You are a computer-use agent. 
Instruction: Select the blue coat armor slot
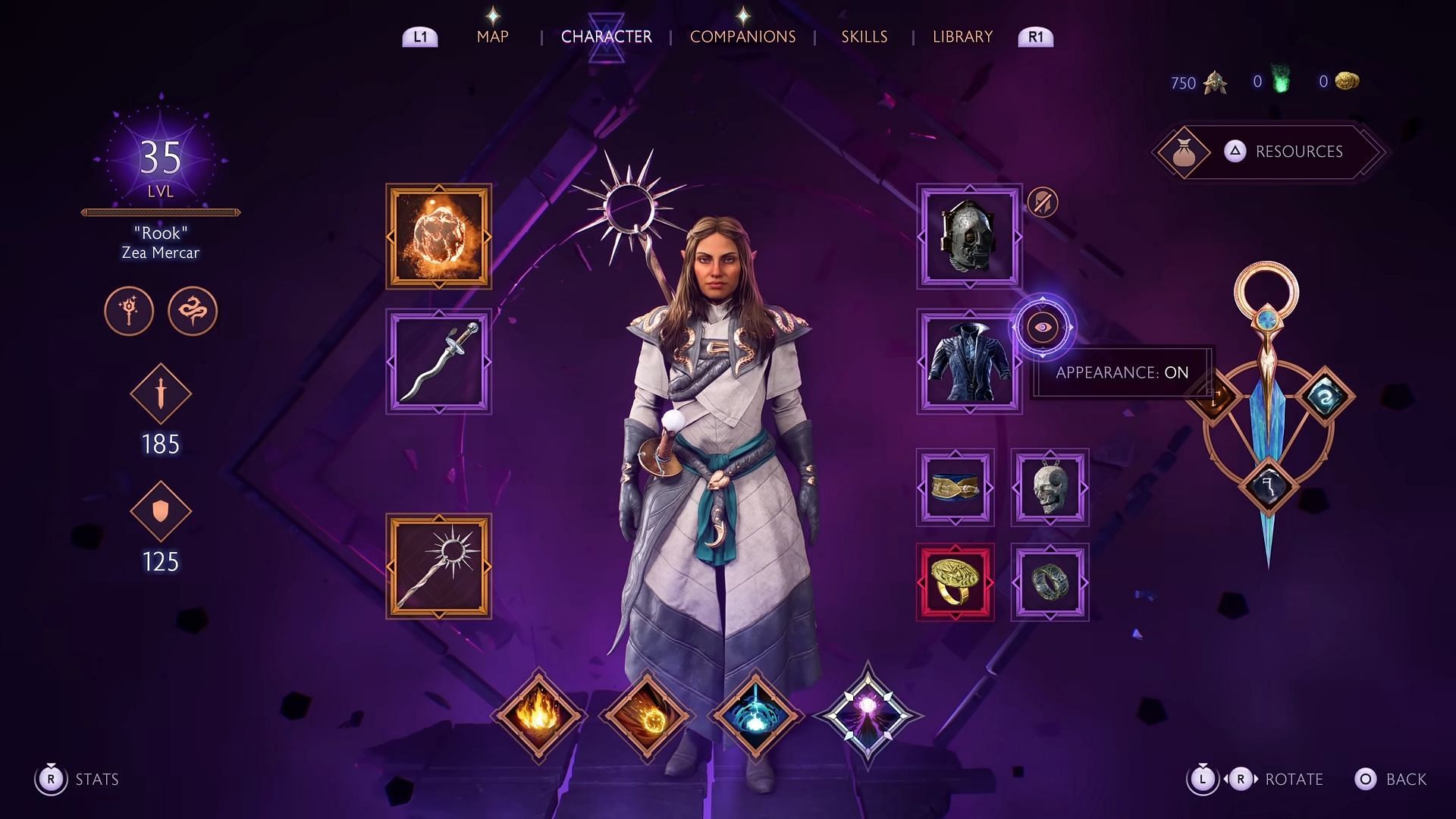click(969, 361)
